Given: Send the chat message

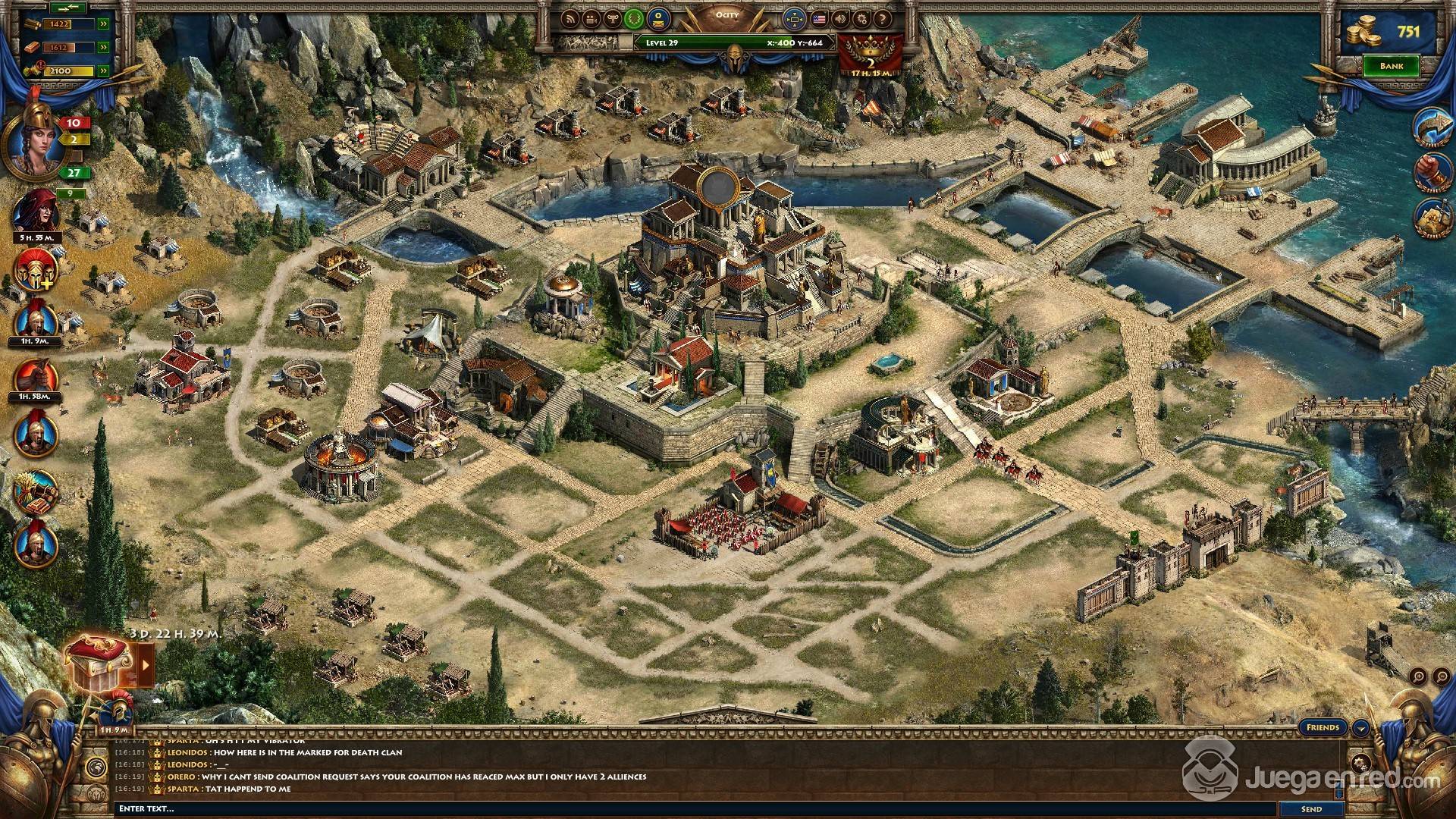Looking at the screenshot, I should (x=1311, y=809).
